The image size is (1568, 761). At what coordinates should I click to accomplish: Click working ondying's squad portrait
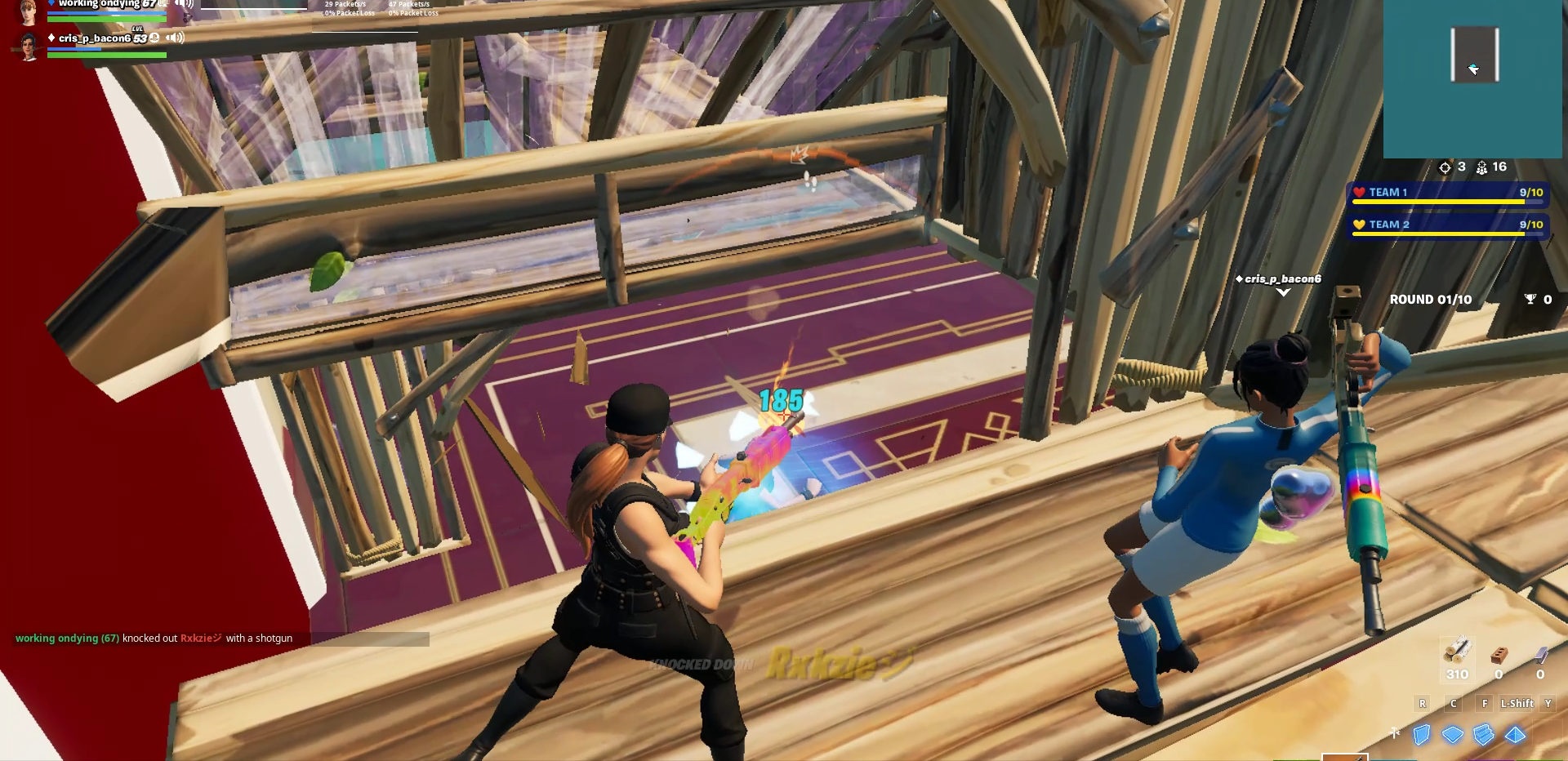29,11
